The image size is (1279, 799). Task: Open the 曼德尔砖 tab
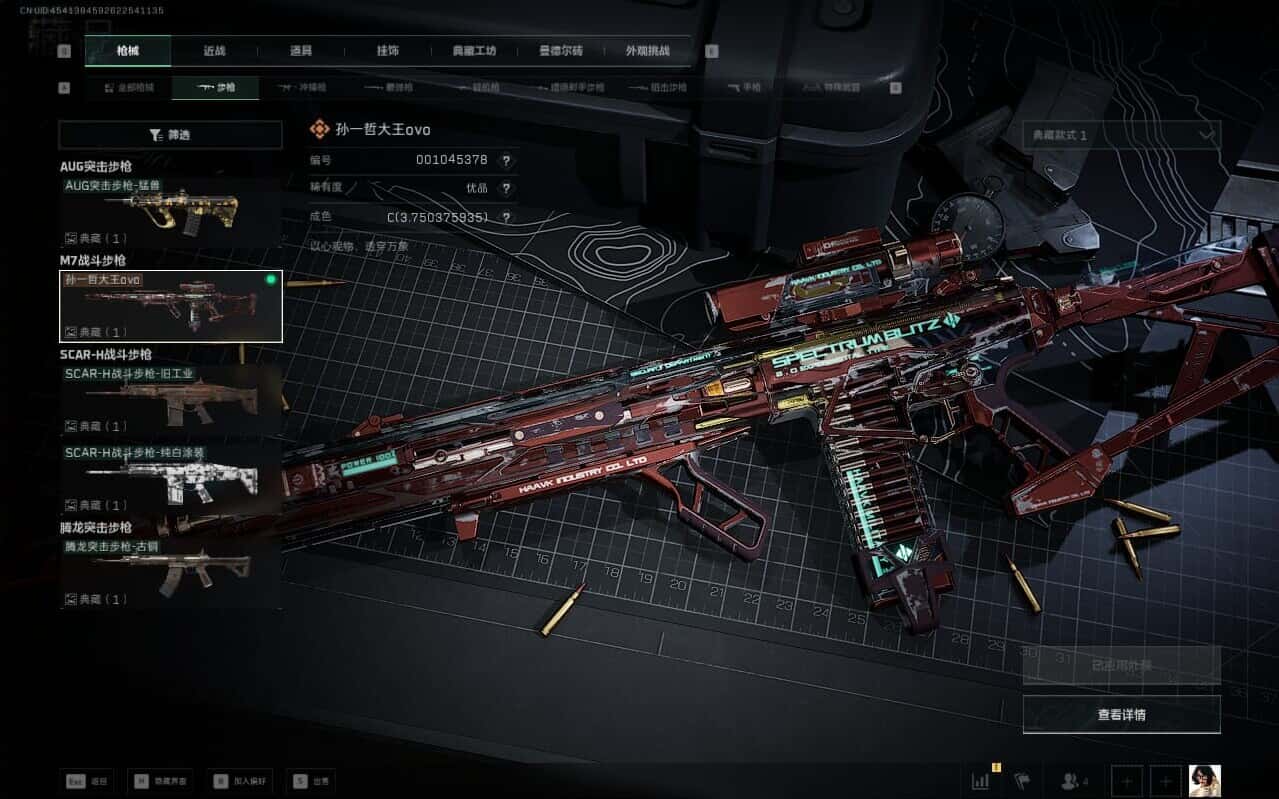click(561, 51)
